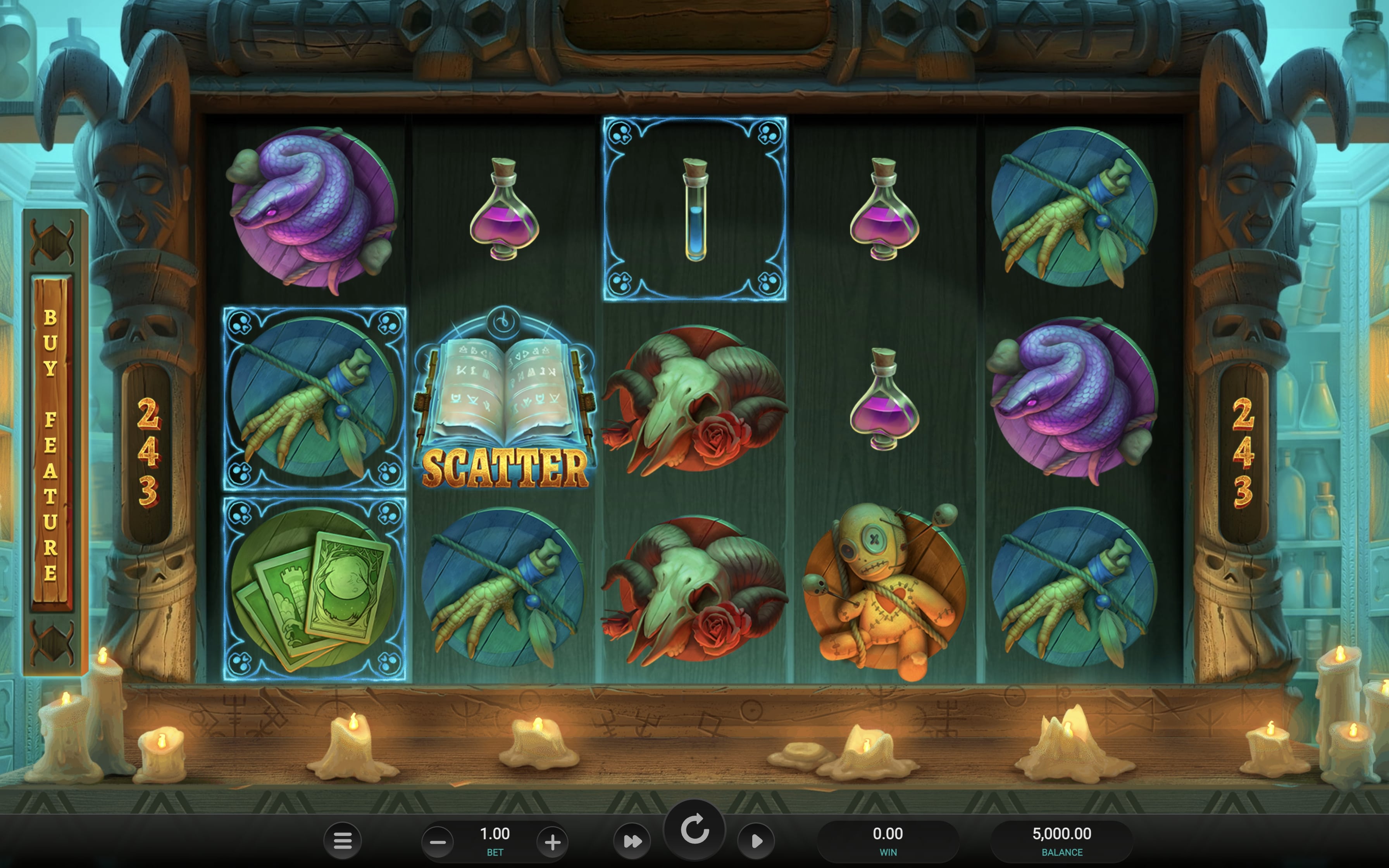Click the 1.00 BET amount display

coord(495,838)
